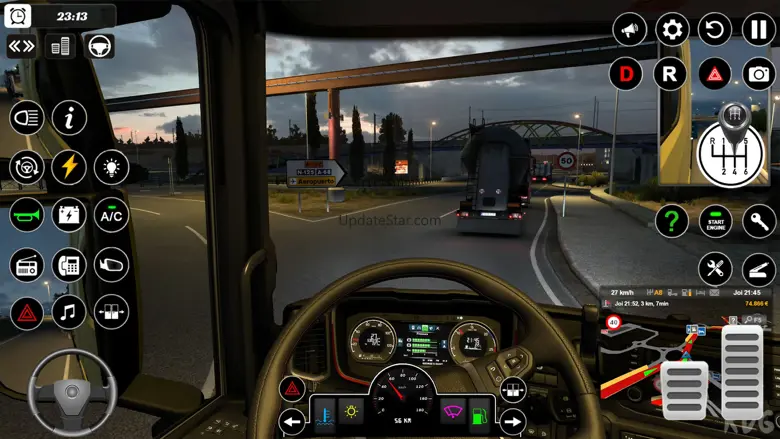The image size is (780, 439).
Task: Step on the brake pedal
Action: pos(685,389)
